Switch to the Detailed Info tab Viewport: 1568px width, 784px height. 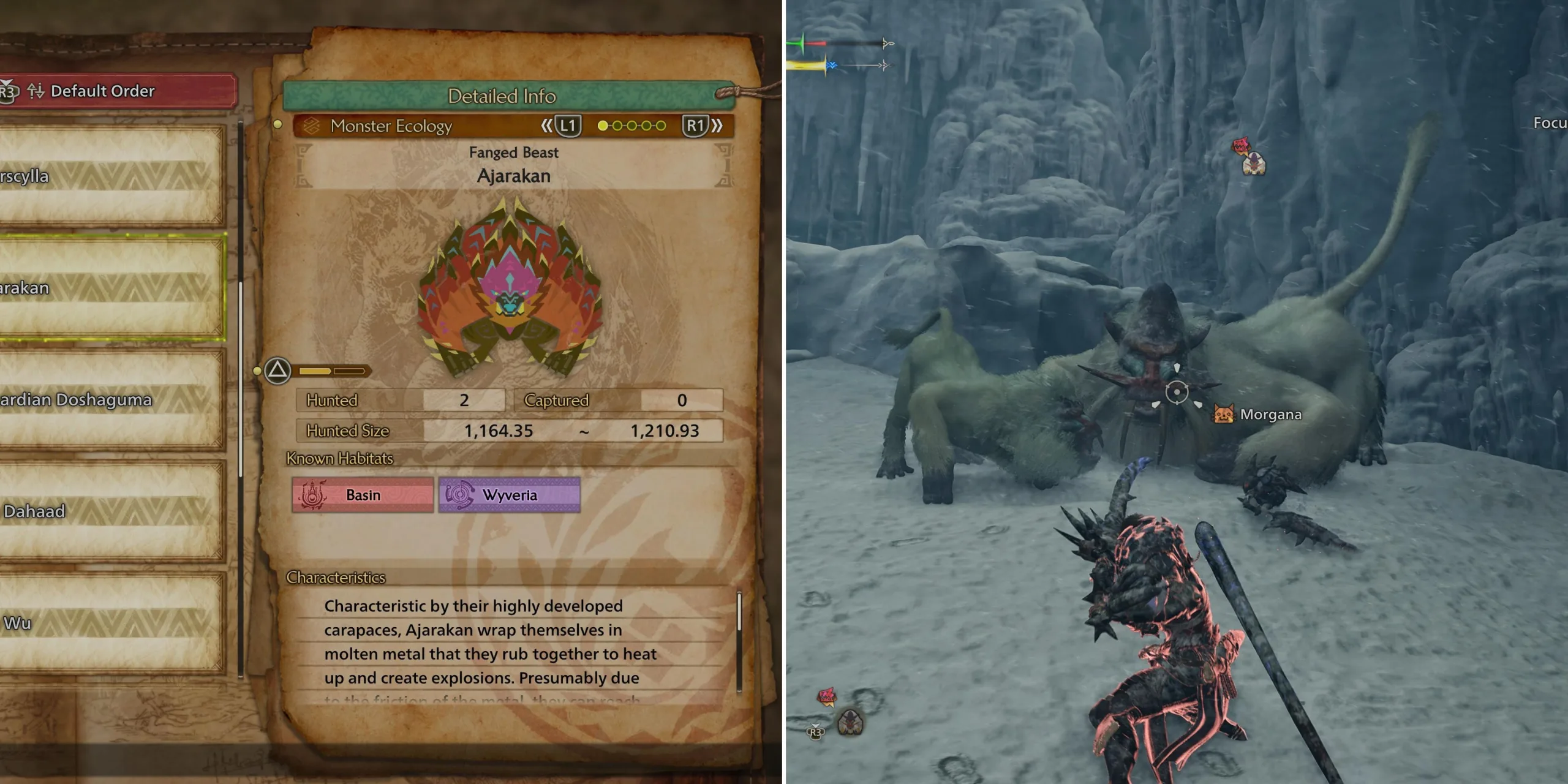pyautogui.click(x=502, y=96)
